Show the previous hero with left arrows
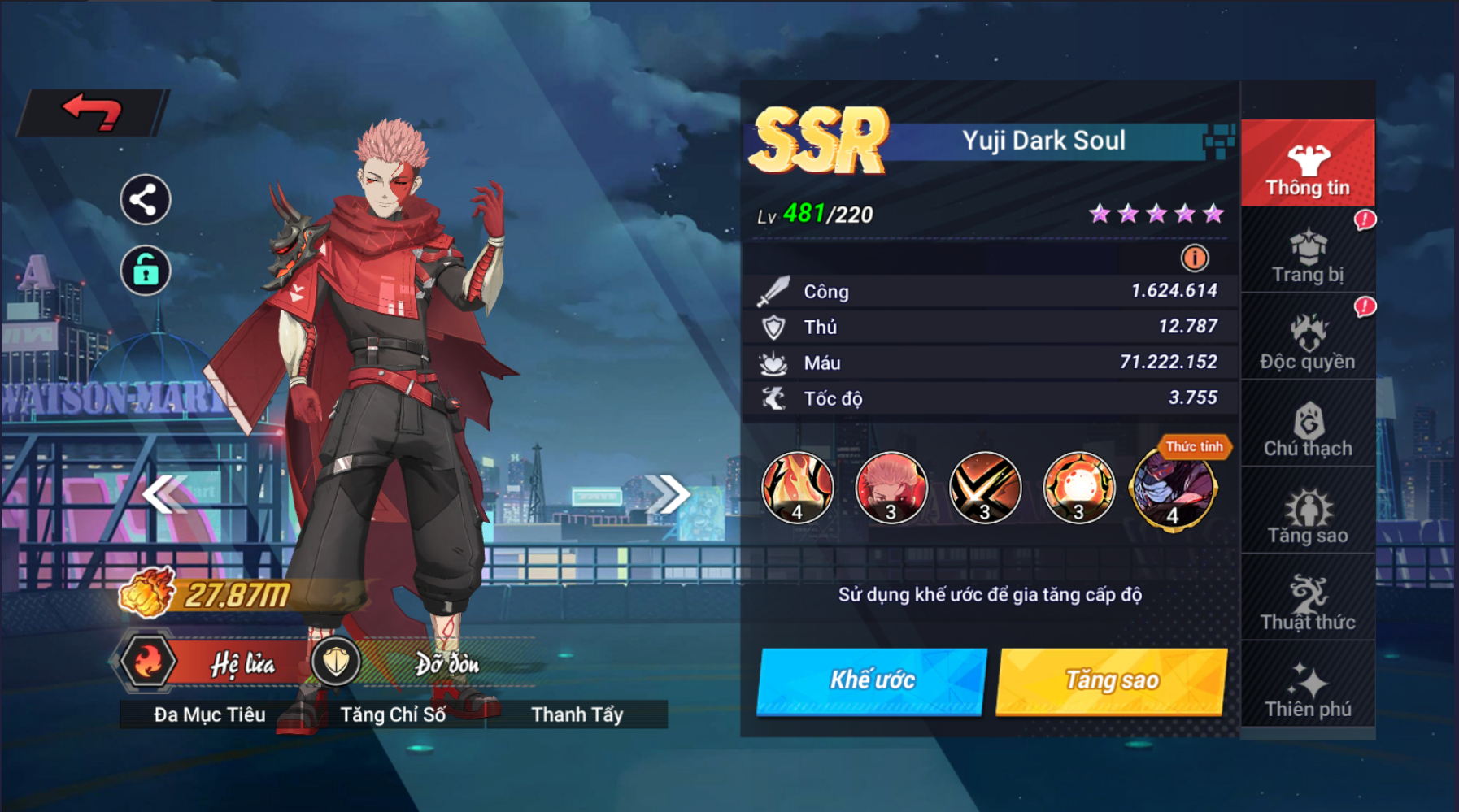The image size is (1459, 812). tap(164, 494)
